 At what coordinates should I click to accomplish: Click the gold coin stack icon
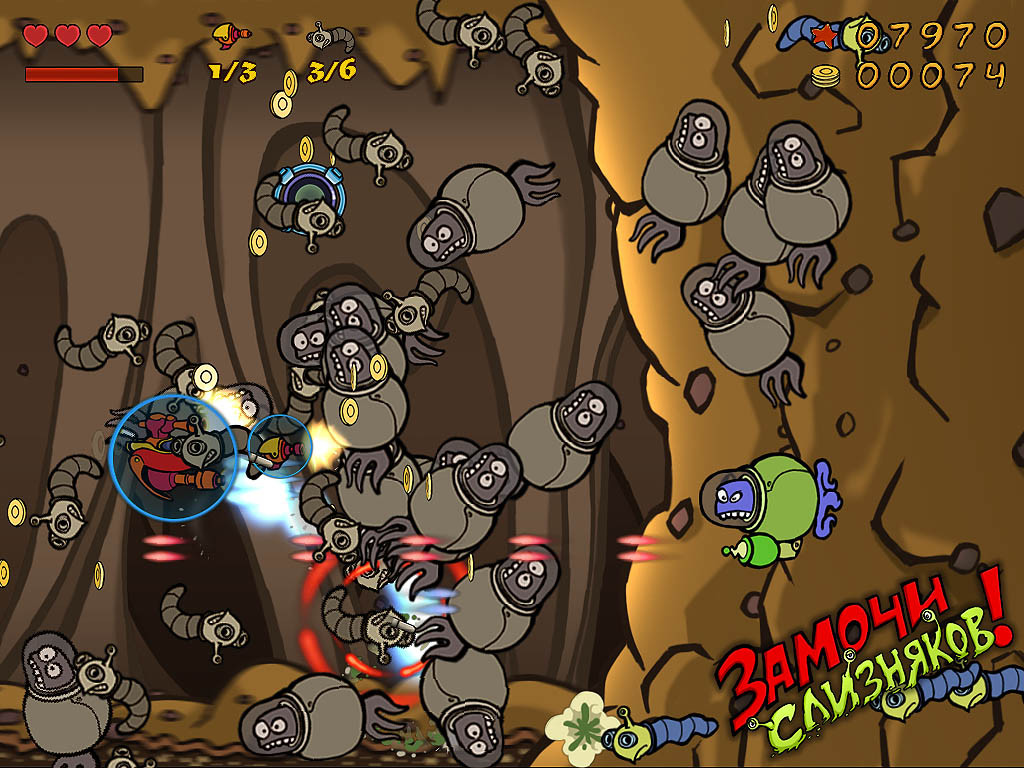[827, 76]
